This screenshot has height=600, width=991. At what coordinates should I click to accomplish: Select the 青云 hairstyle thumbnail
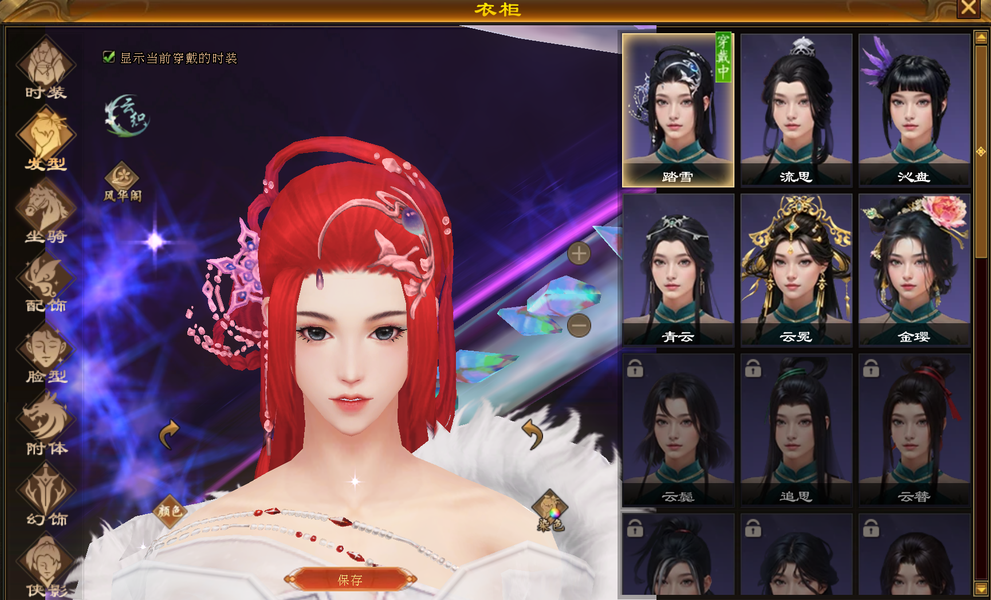tap(678, 268)
